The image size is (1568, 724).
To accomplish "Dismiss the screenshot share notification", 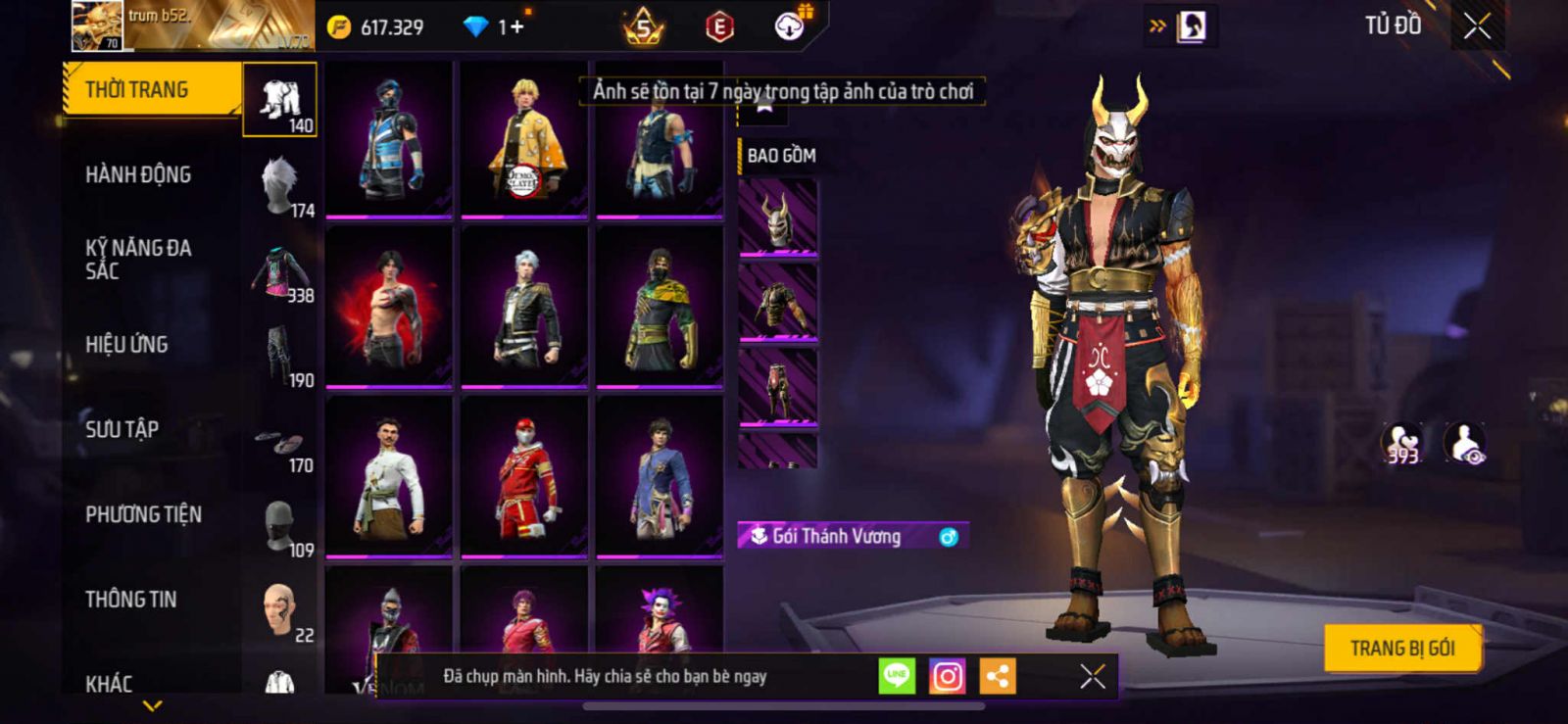I will [x=1093, y=676].
